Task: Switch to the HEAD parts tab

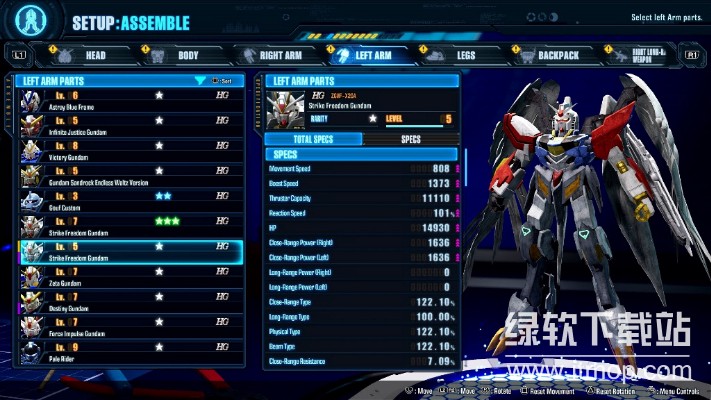Action: pos(84,55)
